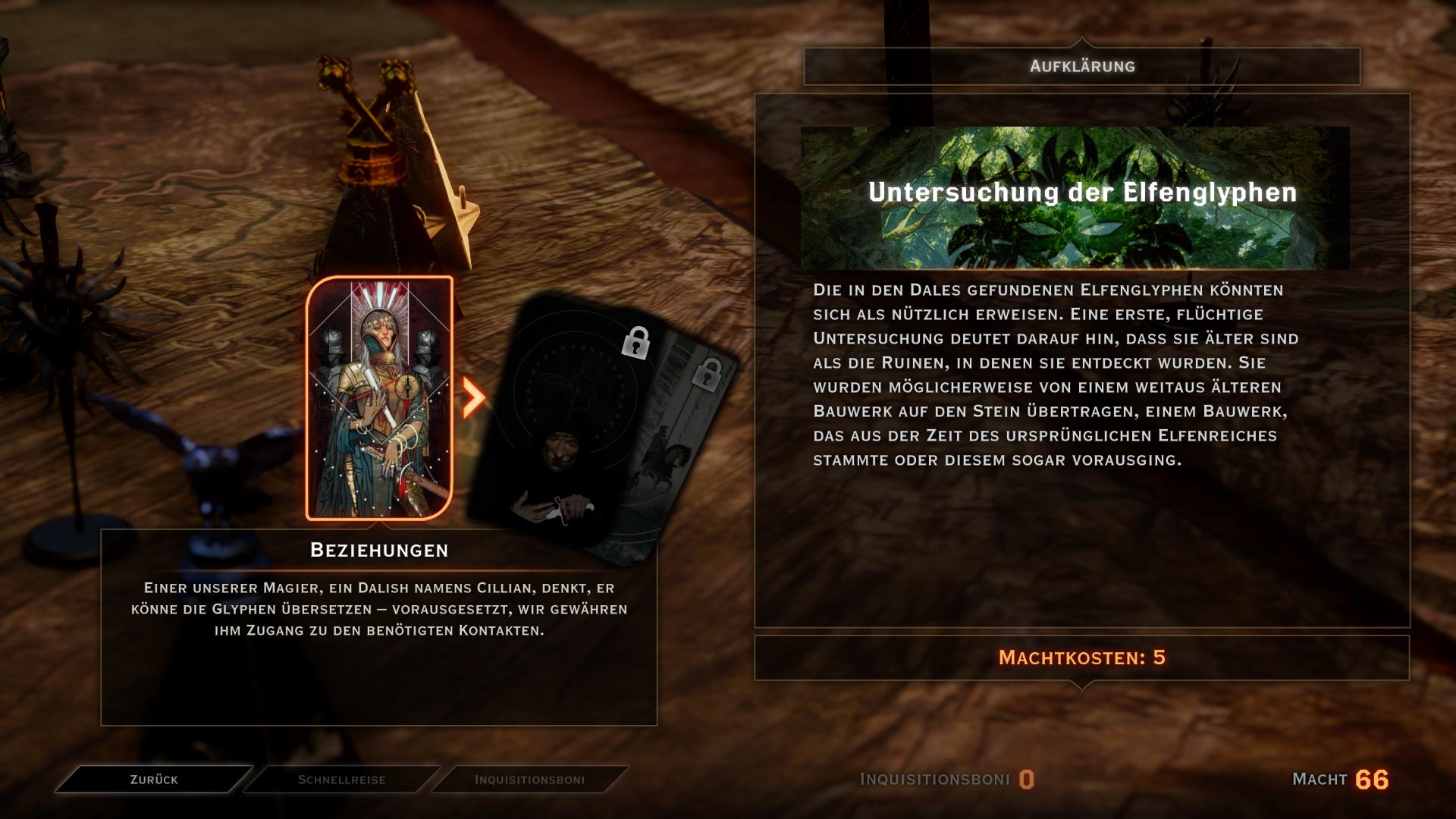Viewport: 1456px width, 819px height.
Task: Confirm mission at Machtkosten: 5 bar
Action: coord(1081,657)
